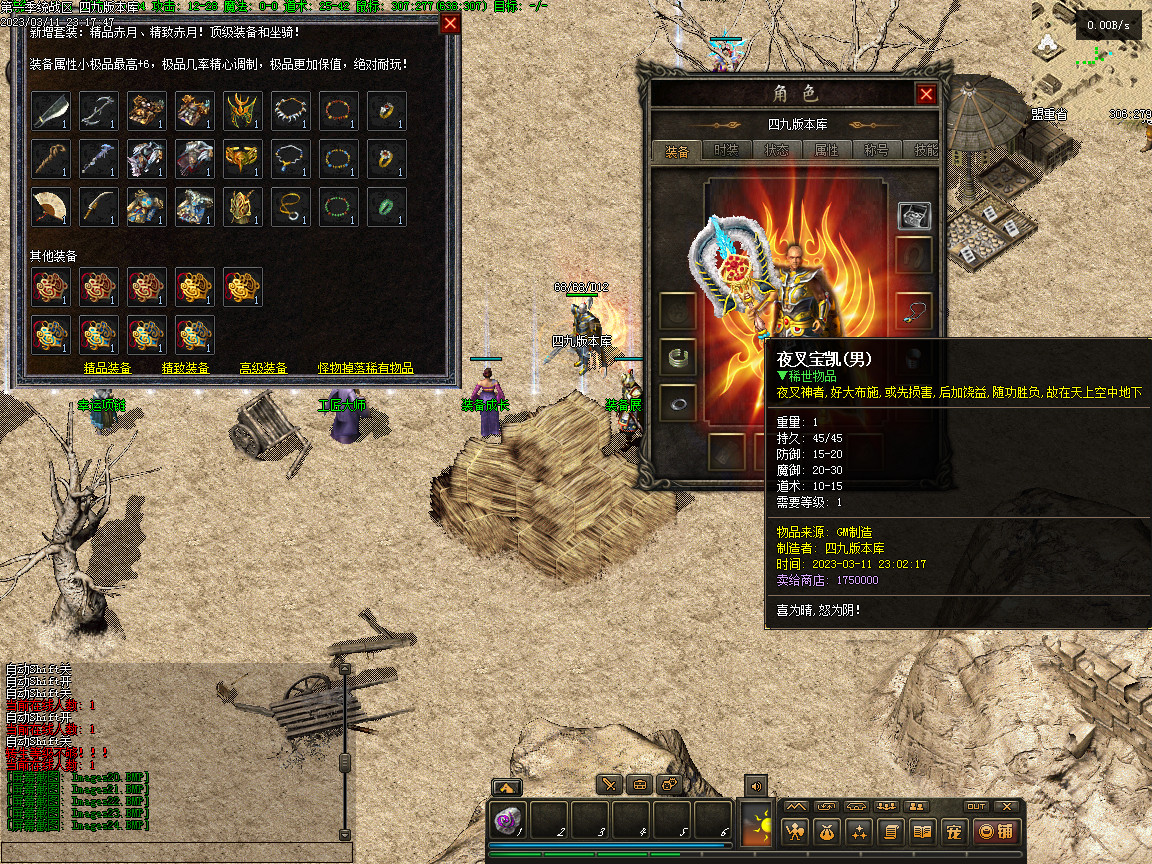Select the folding fan weapon item
The height and width of the screenshot is (864, 1152).
click(x=50, y=206)
